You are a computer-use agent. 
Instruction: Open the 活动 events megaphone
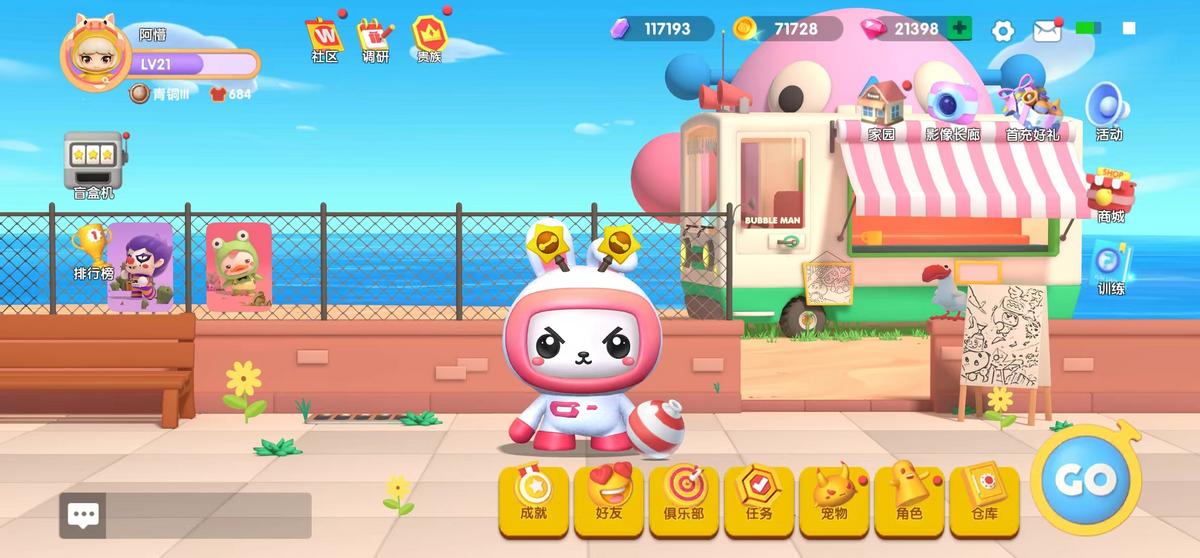click(x=1108, y=108)
